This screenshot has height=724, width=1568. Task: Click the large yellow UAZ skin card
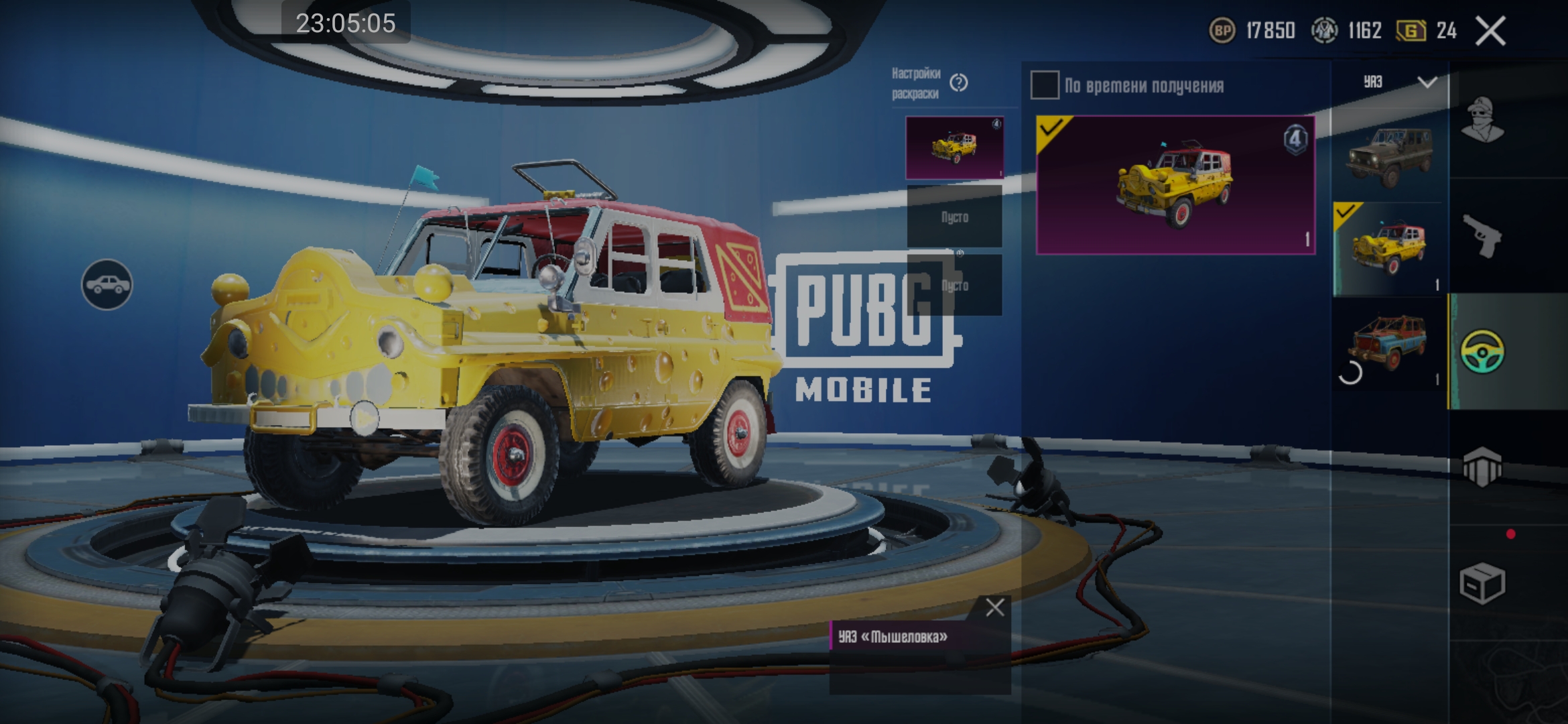pyautogui.click(x=1175, y=185)
